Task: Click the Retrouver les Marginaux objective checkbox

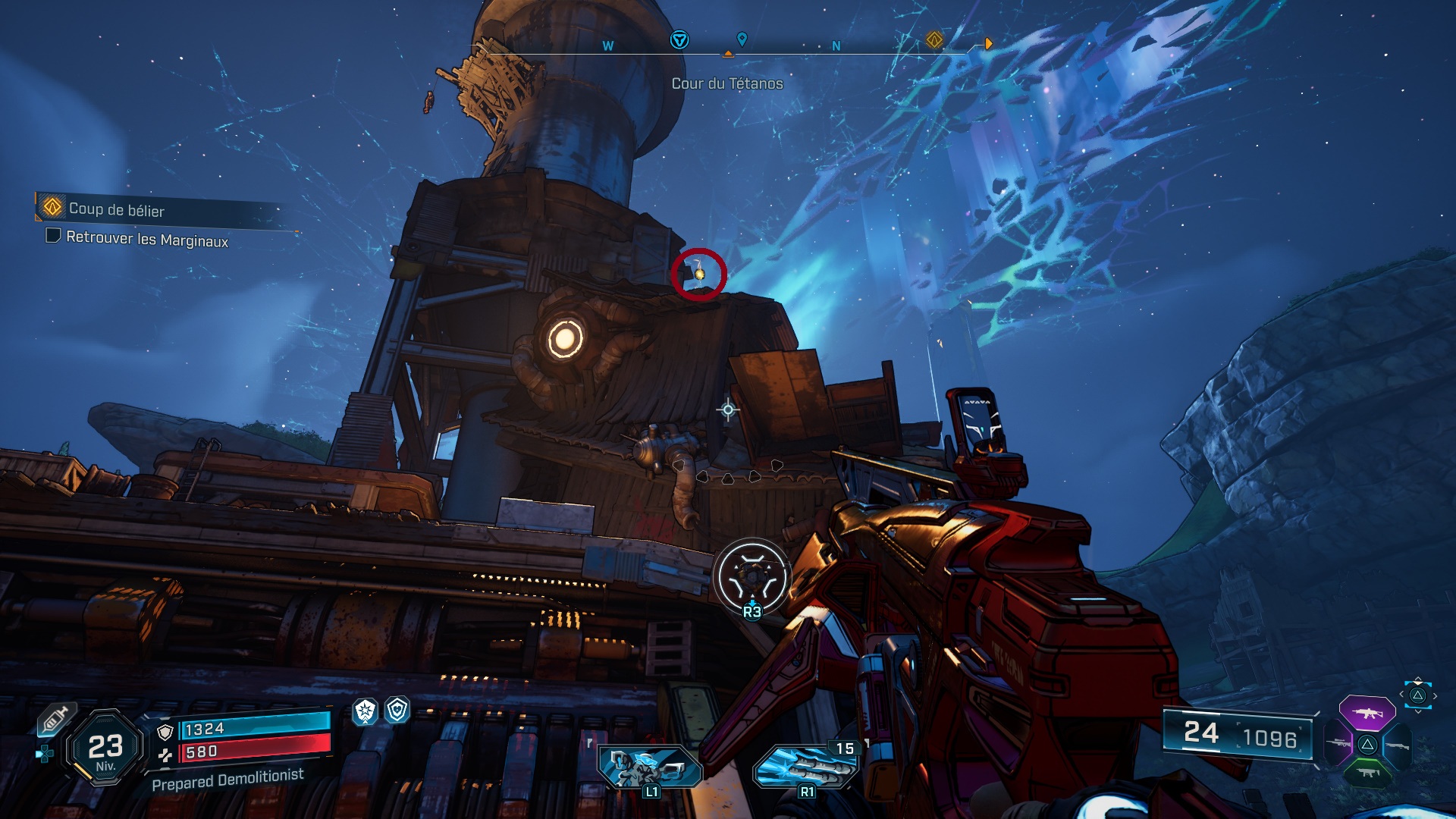Action: (53, 236)
